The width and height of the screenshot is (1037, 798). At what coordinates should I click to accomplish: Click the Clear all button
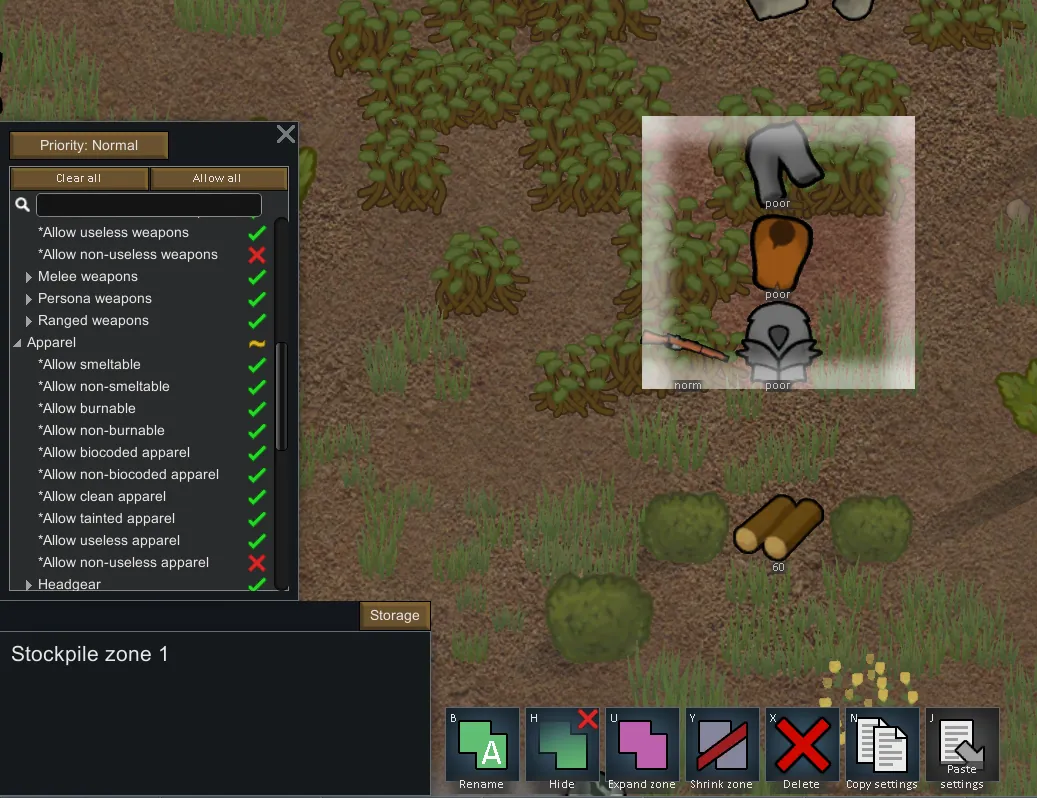pos(79,178)
